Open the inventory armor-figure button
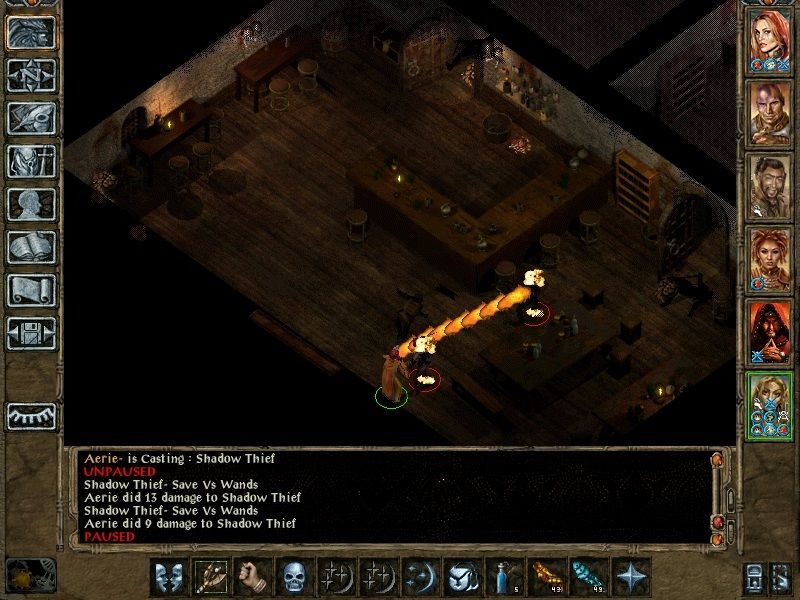 (31, 161)
